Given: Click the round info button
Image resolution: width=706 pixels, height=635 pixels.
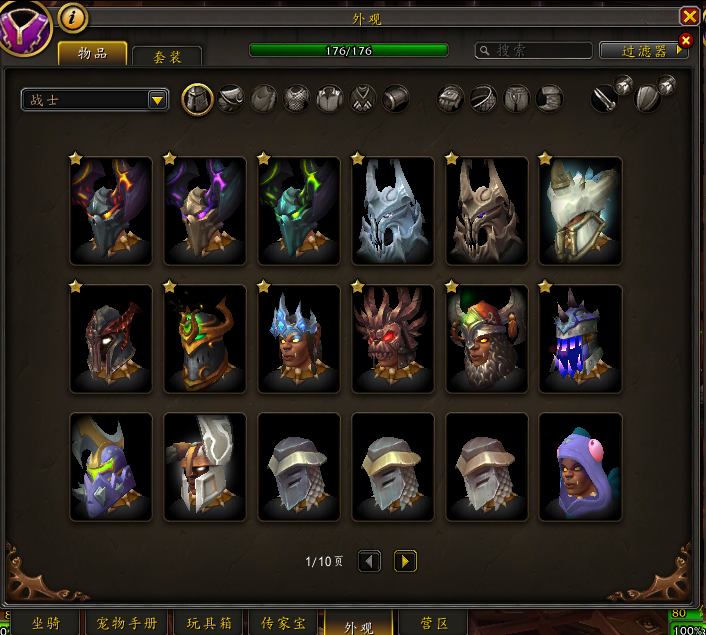Looking at the screenshot, I should pyautogui.click(x=72, y=17).
